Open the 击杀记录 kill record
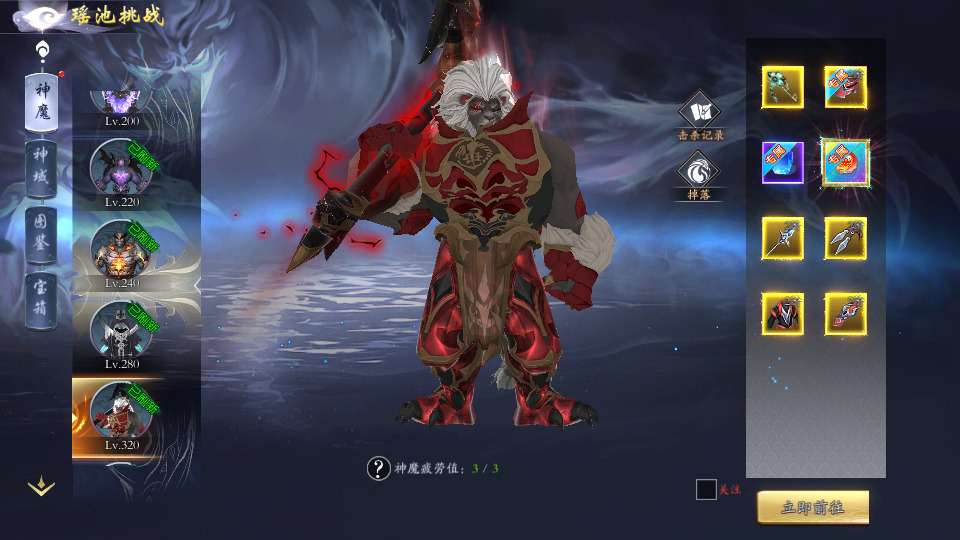Image resolution: width=960 pixels, height=540 pixels. click(x=700, y=112)
